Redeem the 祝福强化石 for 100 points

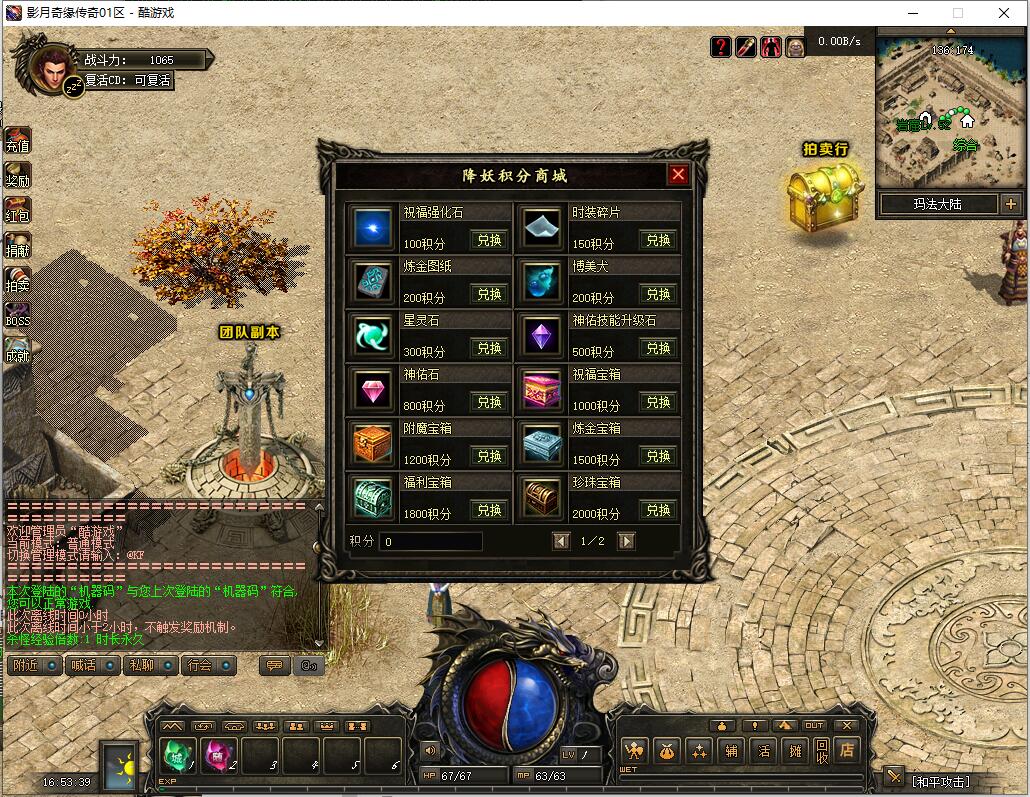coord(489,240)
